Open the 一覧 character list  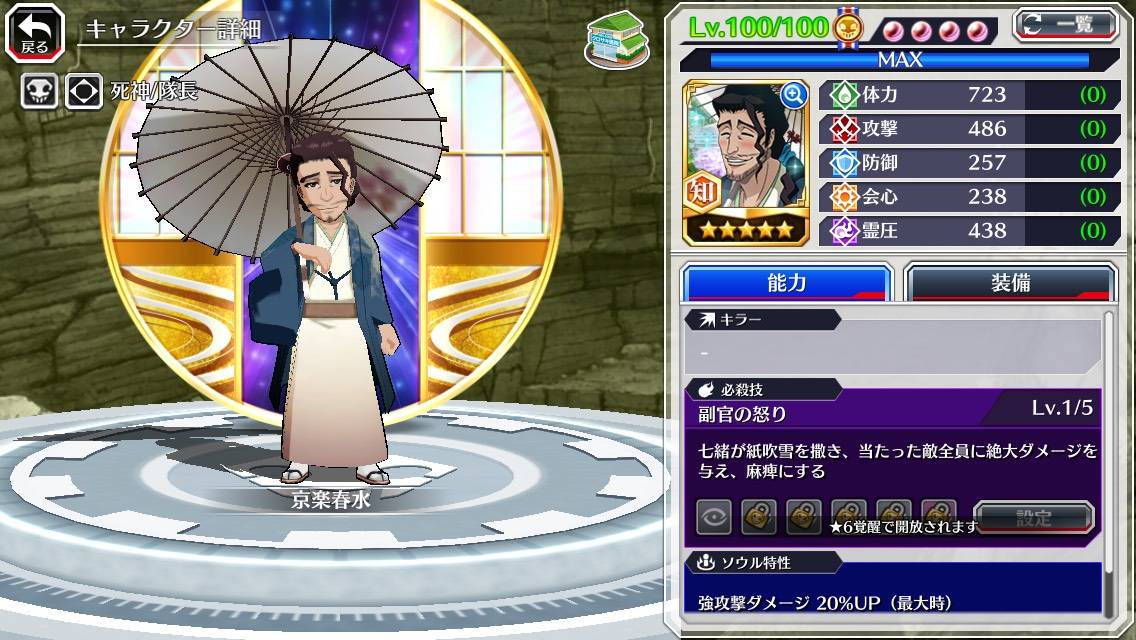click(1064, 25)
